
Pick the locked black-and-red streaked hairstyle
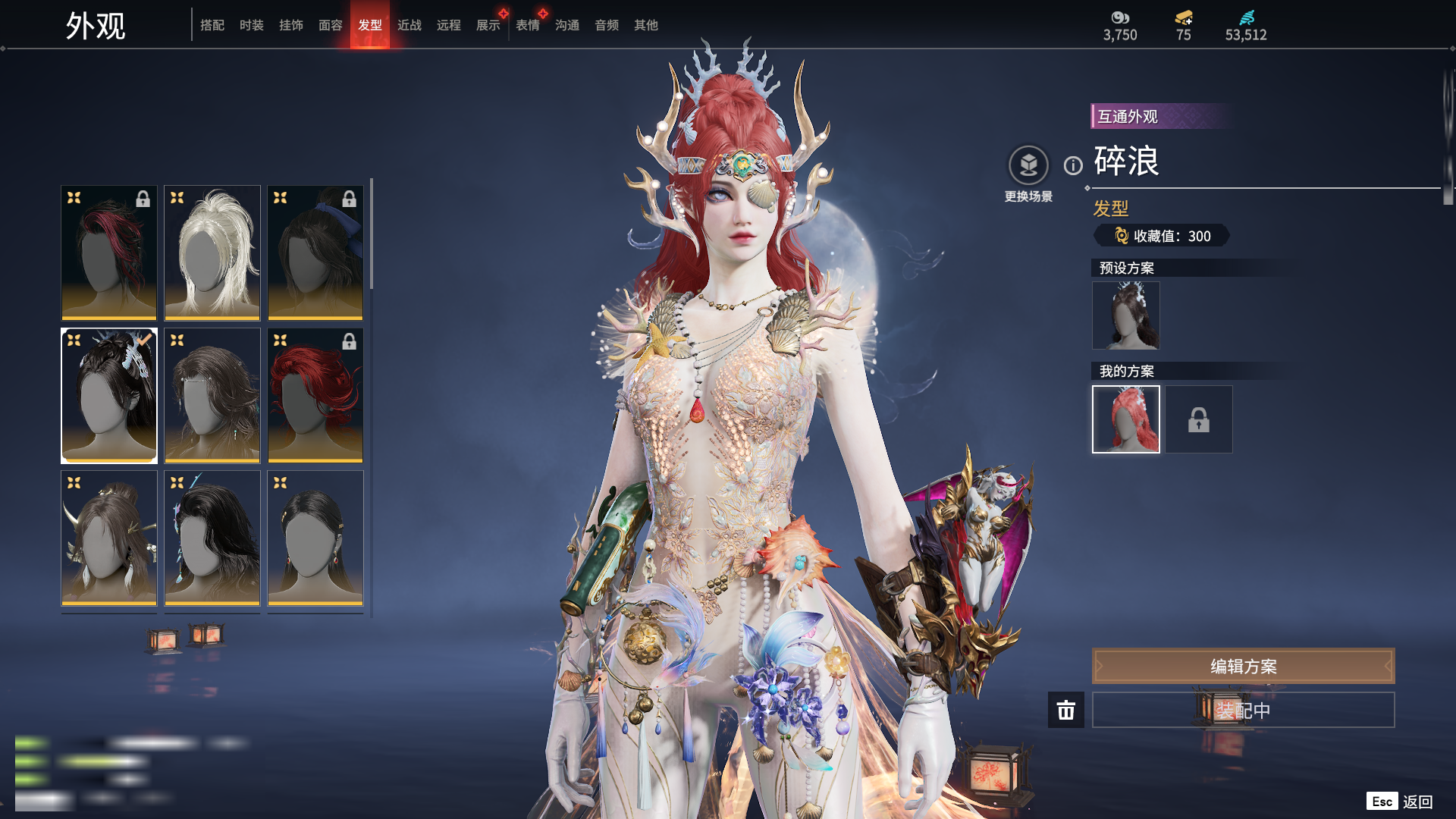pos(109,253)
